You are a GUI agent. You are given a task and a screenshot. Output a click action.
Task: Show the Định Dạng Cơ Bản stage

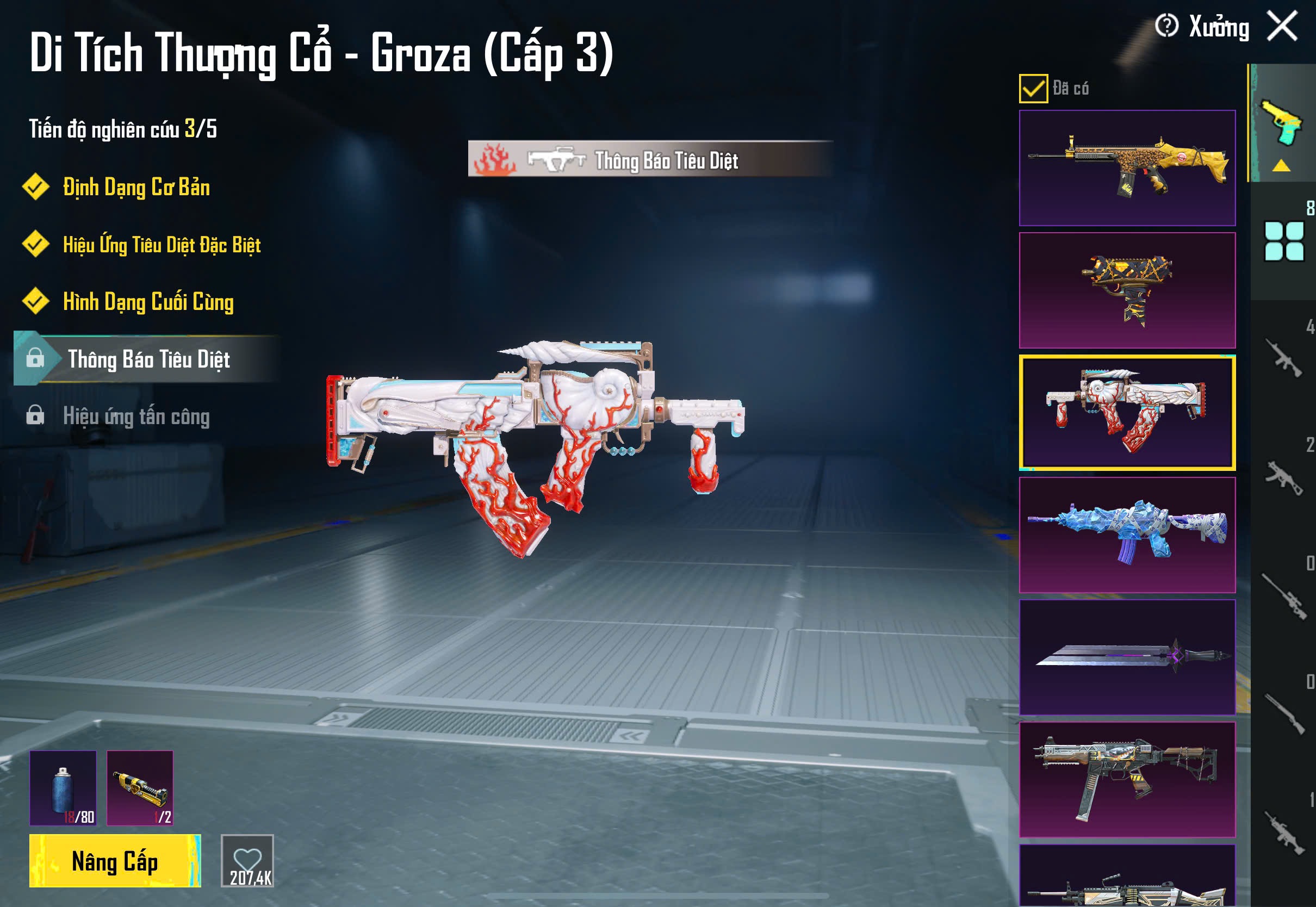coord(136,188)
